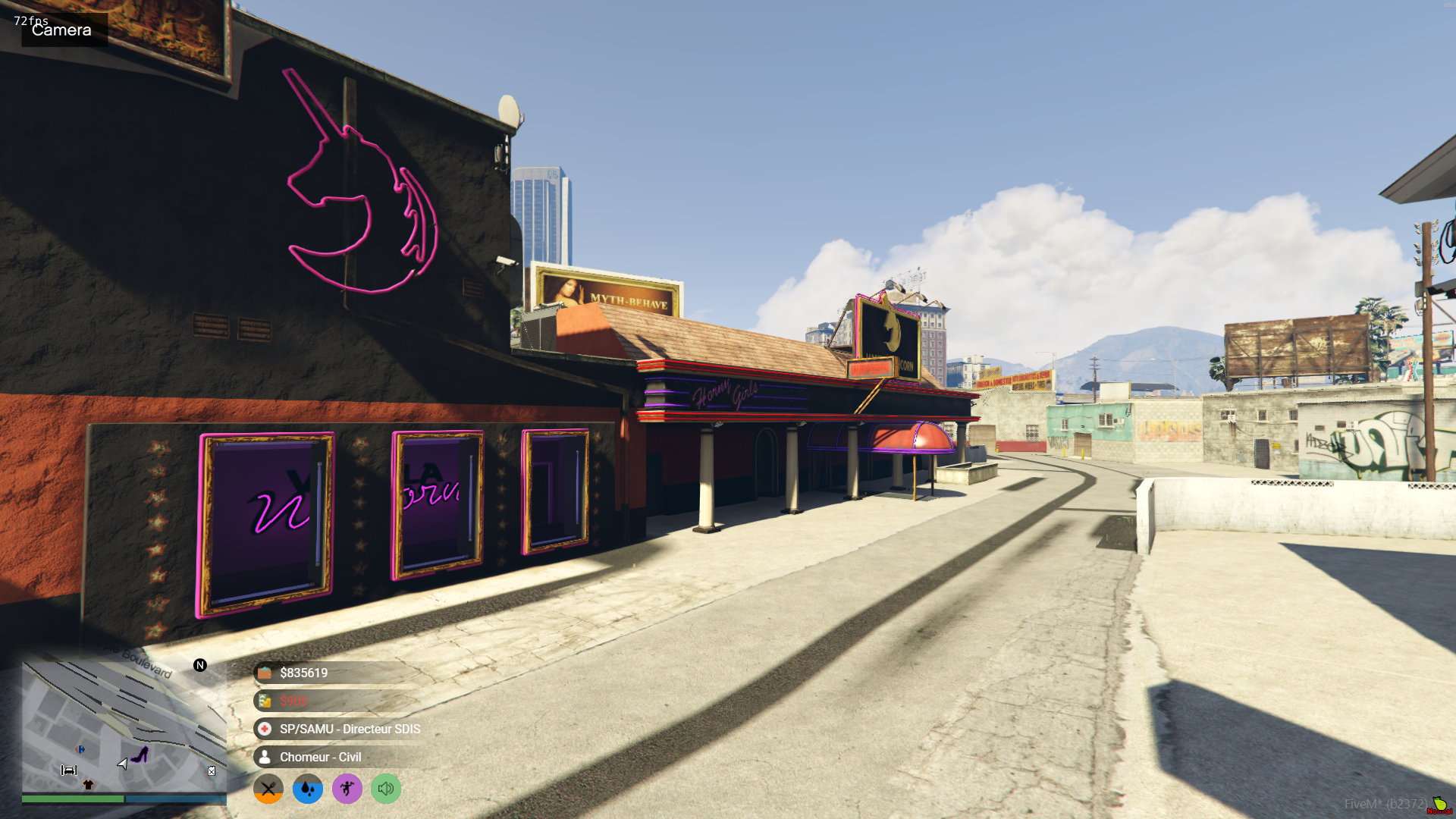Toggle the green speaker voice icon
The width and height of the screenshot is (1456, 819).
pos(386,789)
